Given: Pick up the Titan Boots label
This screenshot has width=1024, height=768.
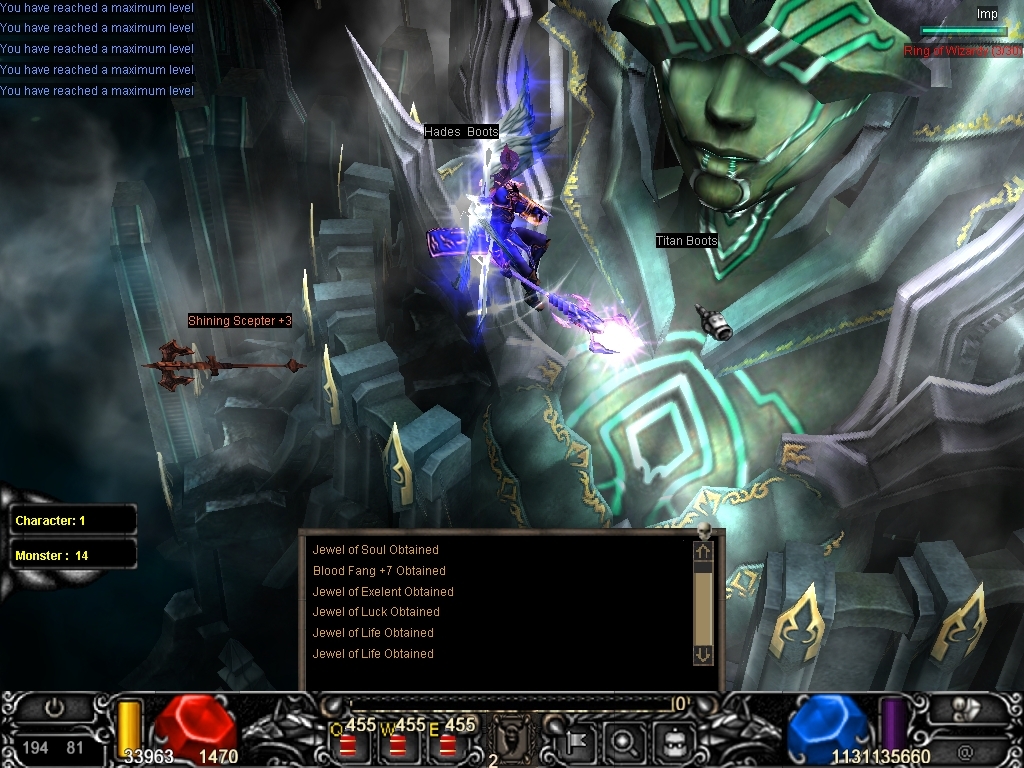Looking at the screenshot, I should [x=687, y=241].
